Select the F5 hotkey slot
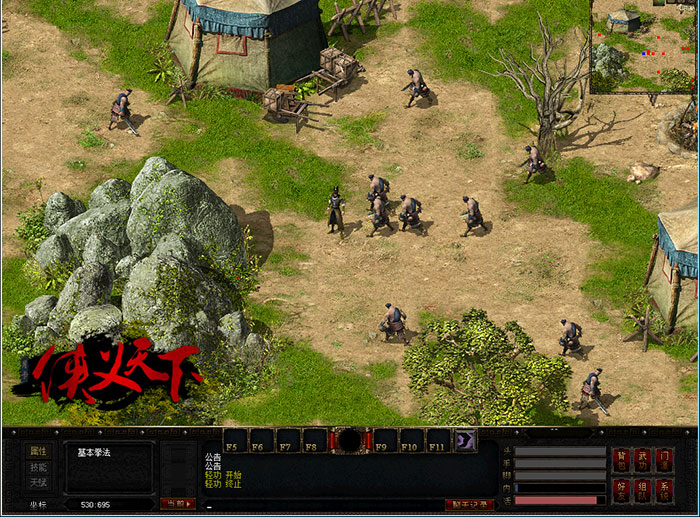 pyautogui.click(x=235, y=441)
